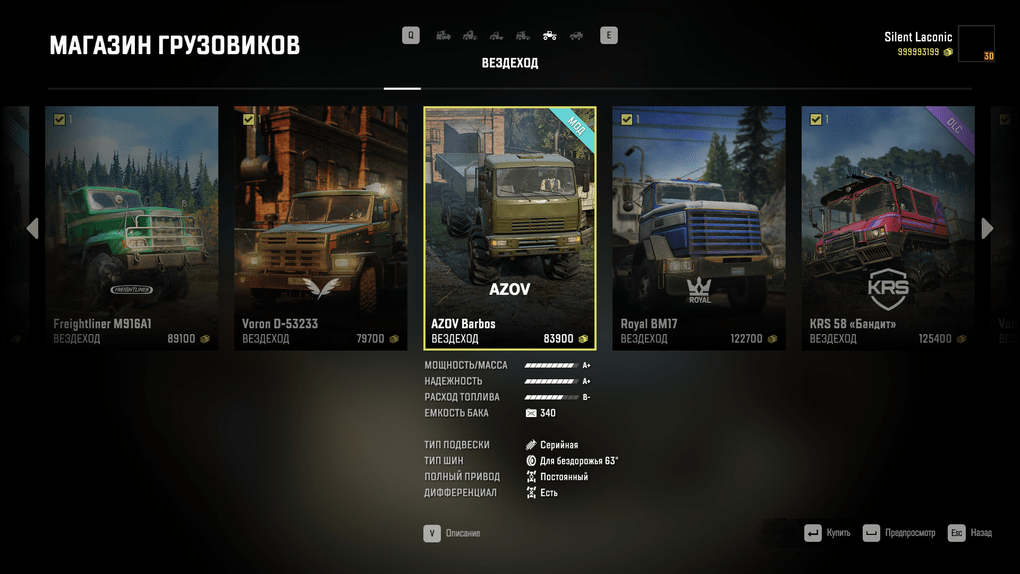
Task: Switch to the last jeep-shaped category icon
Action: 576,36
